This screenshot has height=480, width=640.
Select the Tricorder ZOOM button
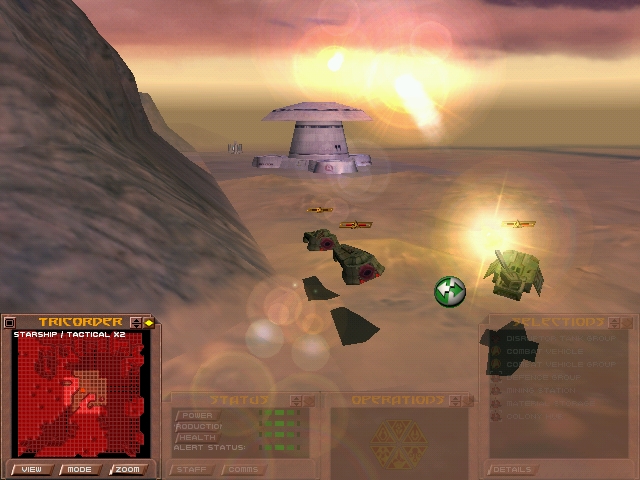[126, 469]
